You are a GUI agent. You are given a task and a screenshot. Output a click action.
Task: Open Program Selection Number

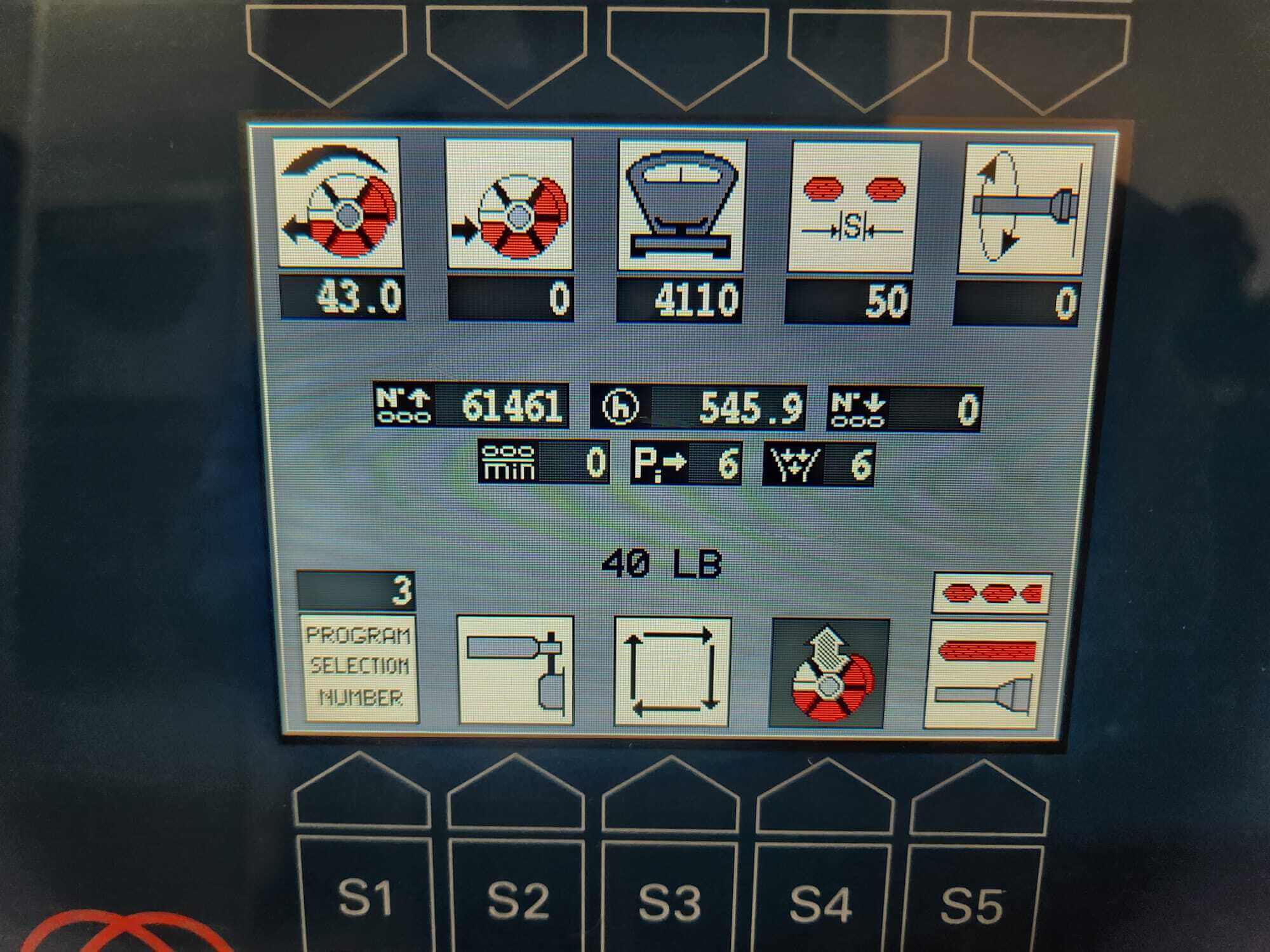[360, 667]
